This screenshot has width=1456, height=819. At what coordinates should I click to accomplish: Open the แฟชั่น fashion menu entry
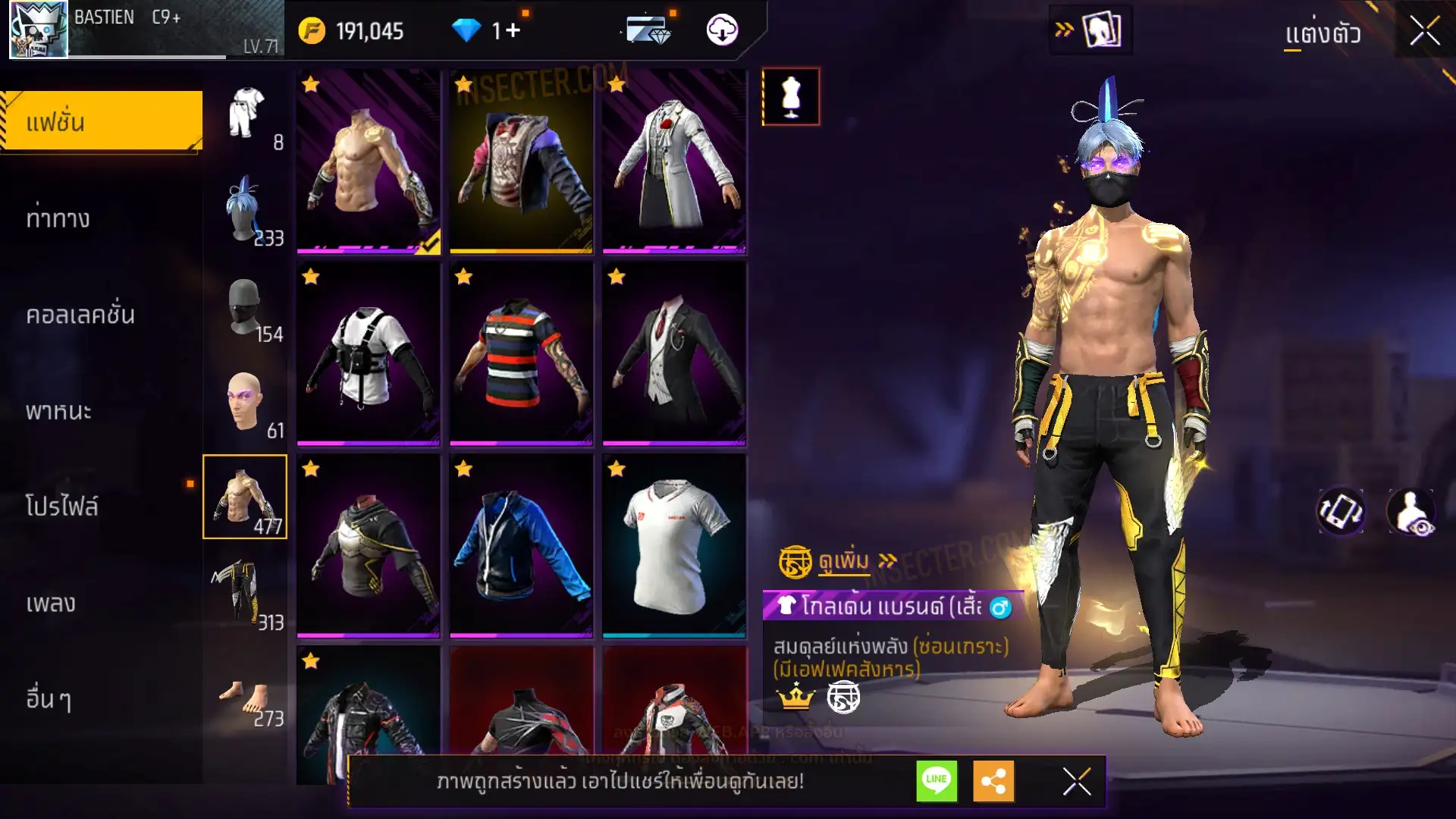click(x=102, y=121)
